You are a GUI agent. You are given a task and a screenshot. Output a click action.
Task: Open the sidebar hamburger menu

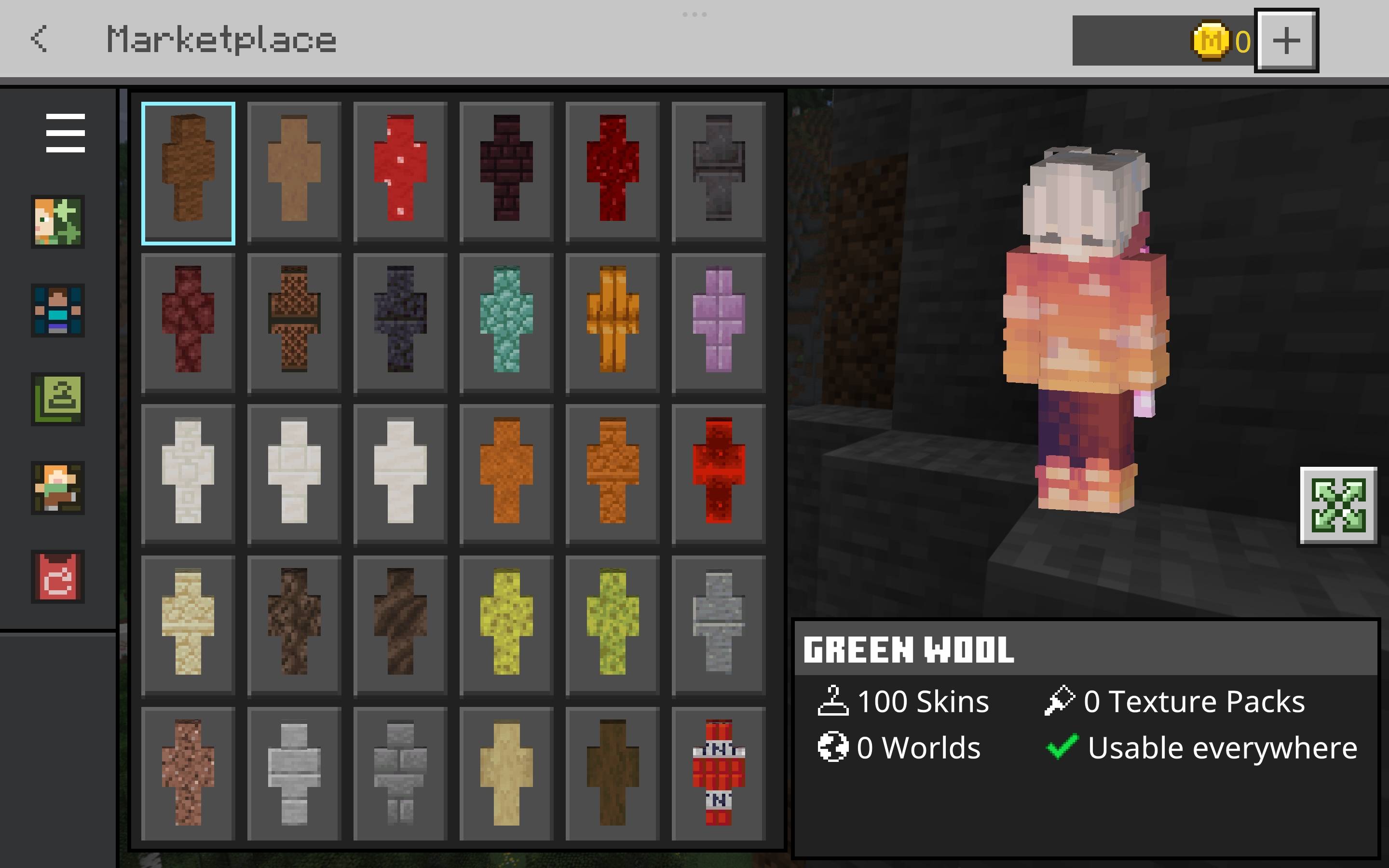click(x=65, y=133)
